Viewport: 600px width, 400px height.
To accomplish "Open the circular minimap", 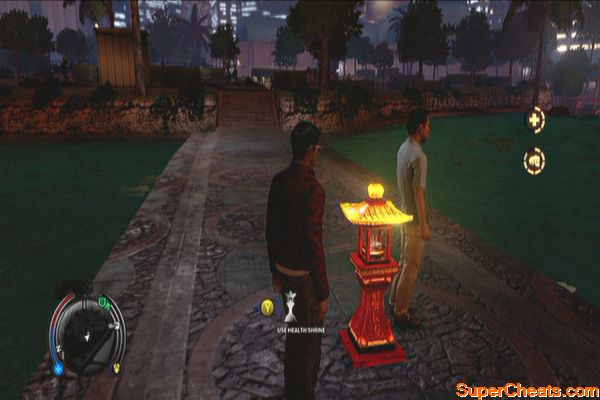I will click(87, 334).
